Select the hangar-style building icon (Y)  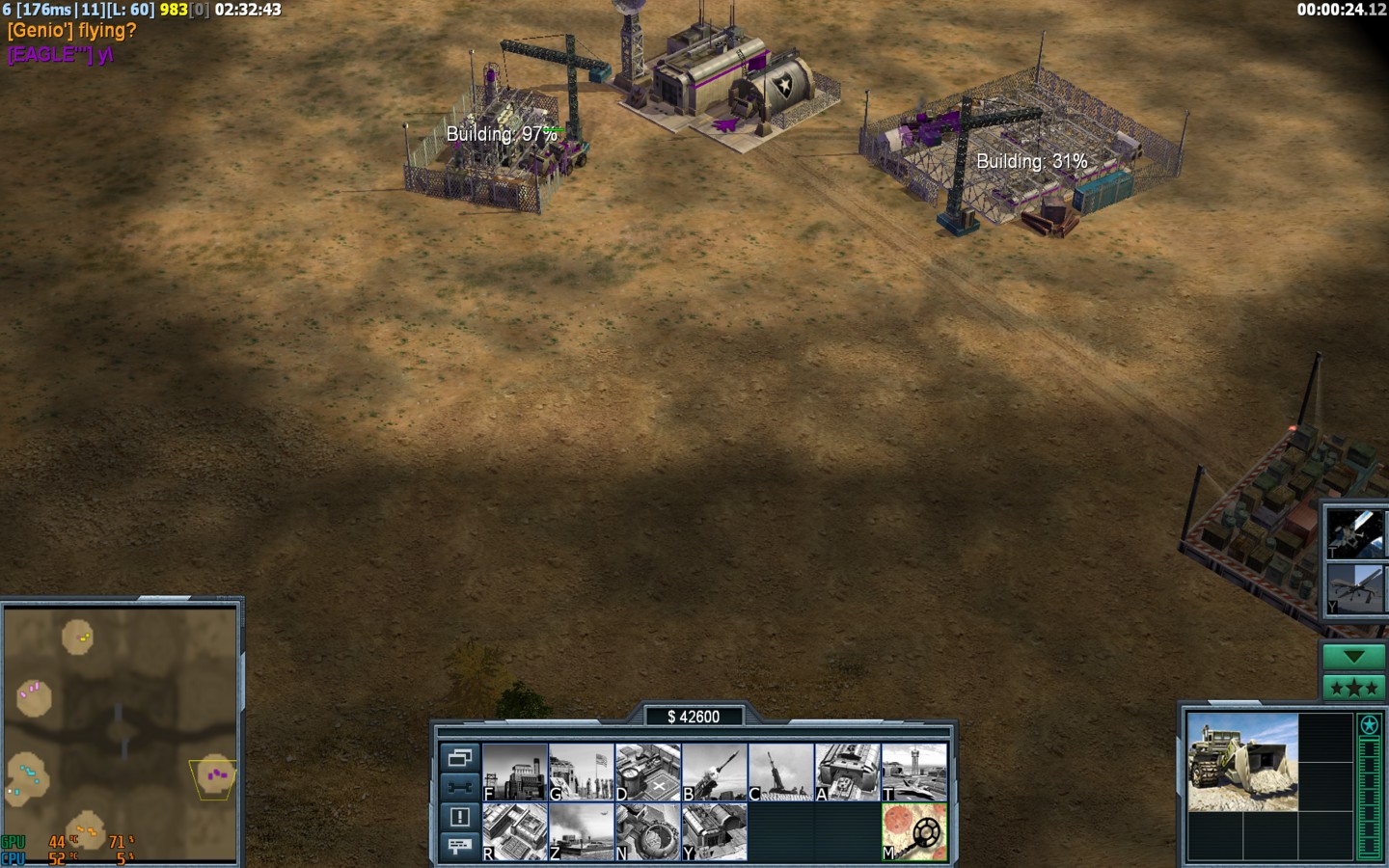click(x=715, y=832)
